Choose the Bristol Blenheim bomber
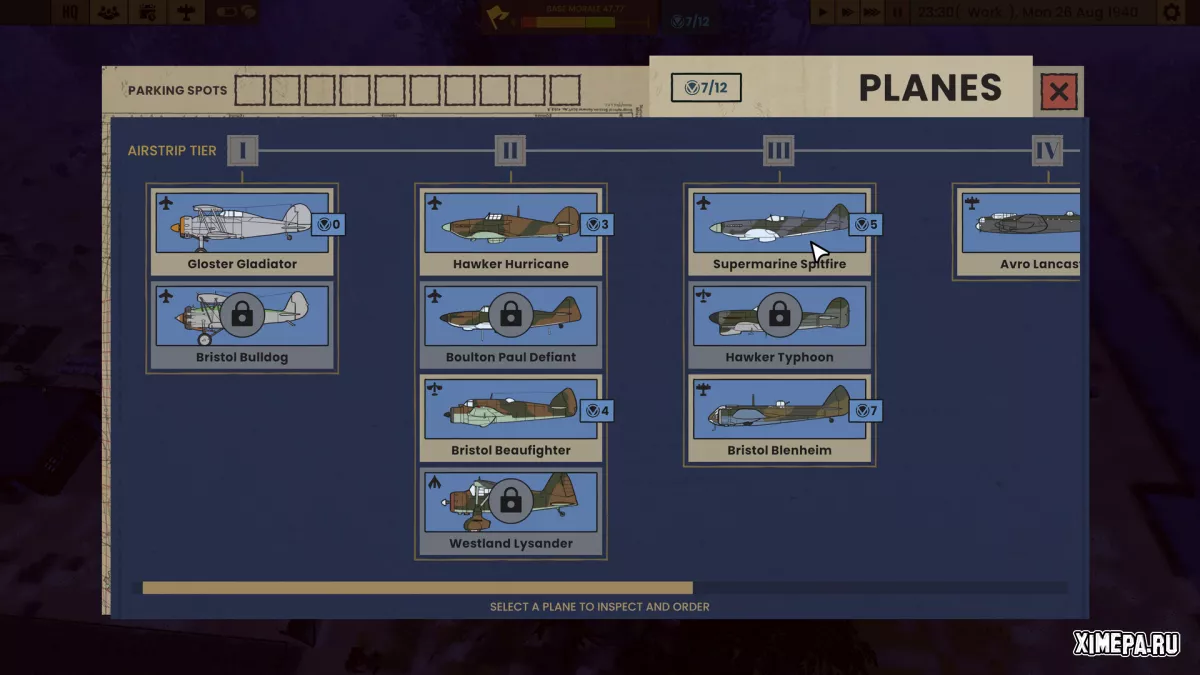 pos(778,418)
